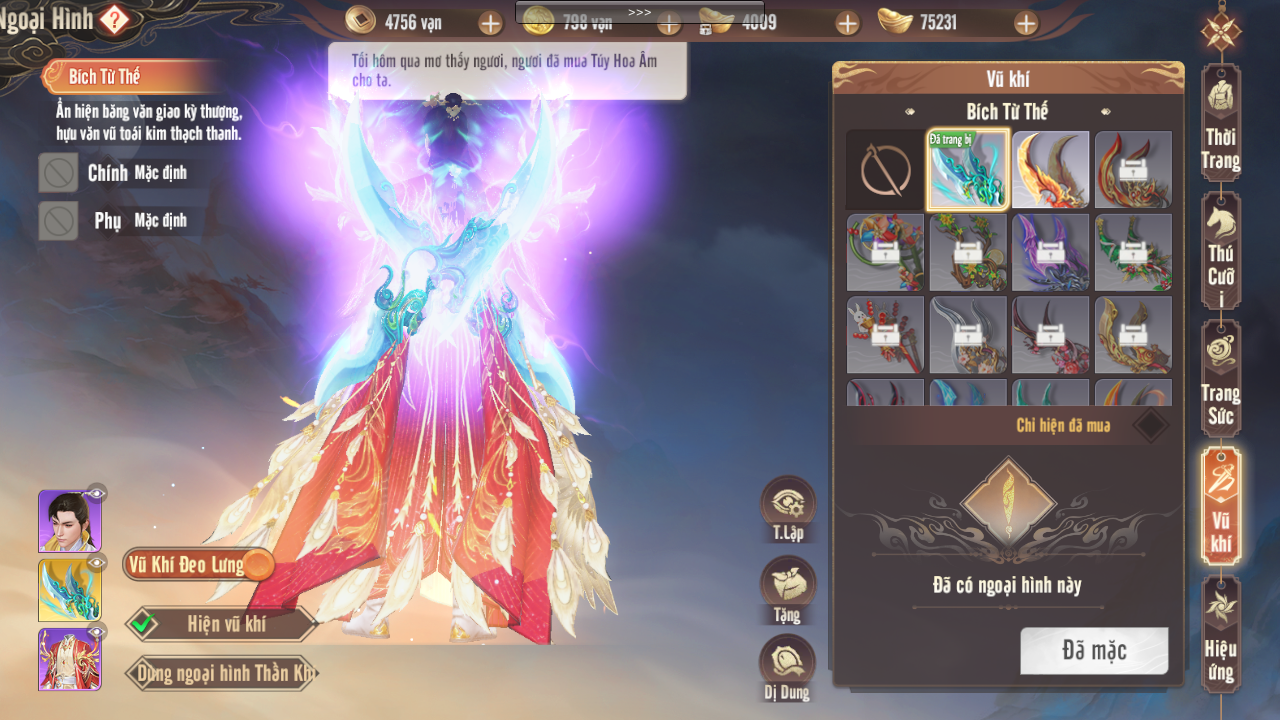Viewport: 1280px width, 720px height.
Task: Select the character portrait thumbnail
Action: click(x=69, y=521)
